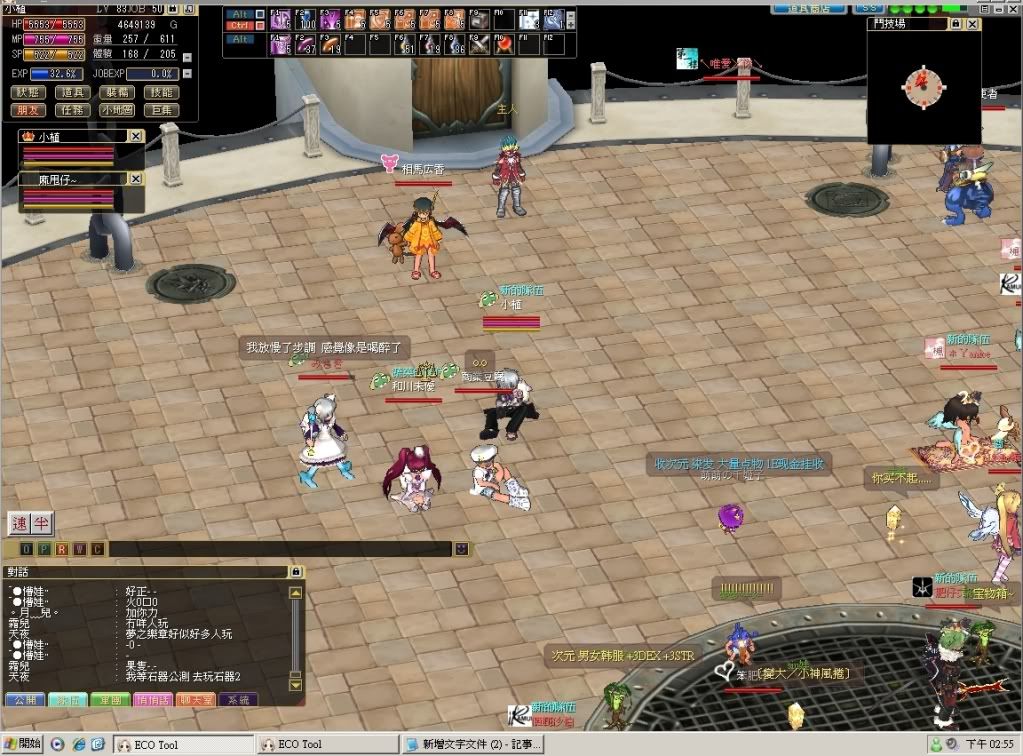Switch chat to the 公開 public tab
This screenshot has width=1023, height=756.
pos(25,699)
